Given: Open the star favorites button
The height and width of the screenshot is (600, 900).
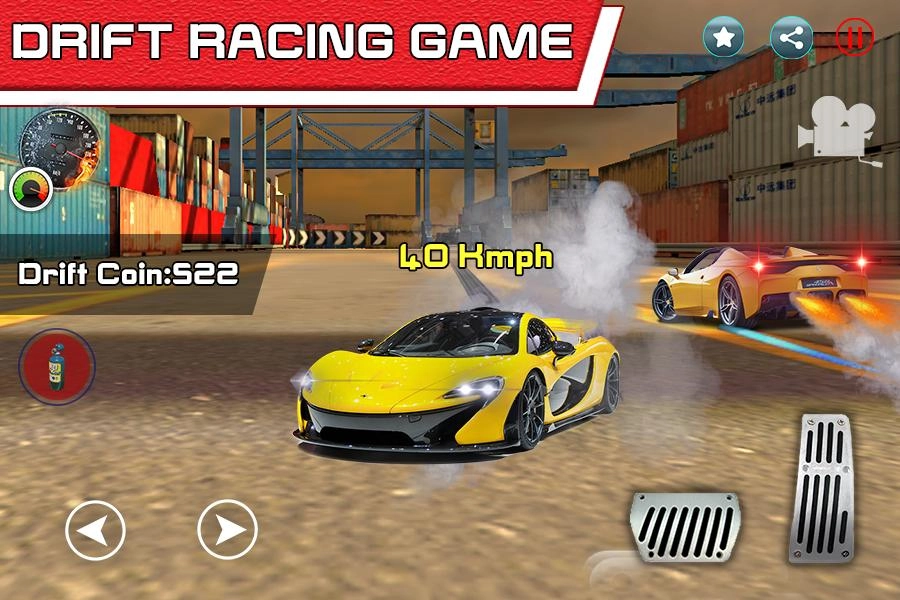Looking at the screenshot, I should (724, 38).
